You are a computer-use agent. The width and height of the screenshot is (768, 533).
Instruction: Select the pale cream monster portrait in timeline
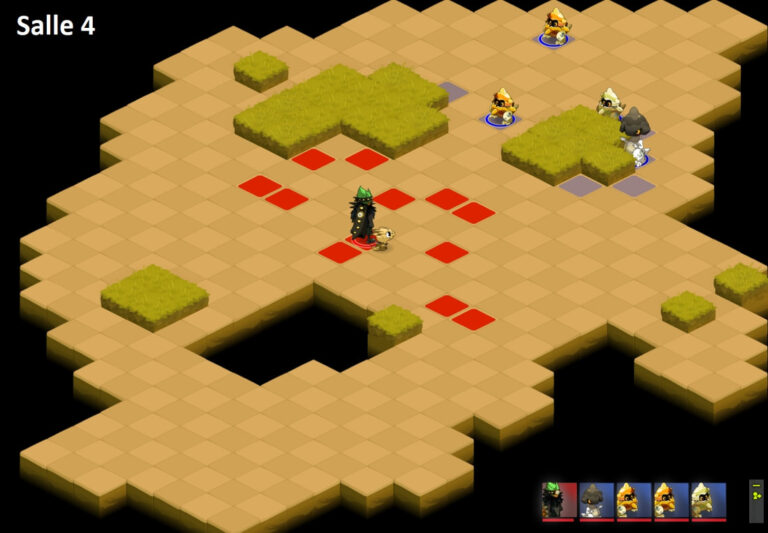[708, 499]
